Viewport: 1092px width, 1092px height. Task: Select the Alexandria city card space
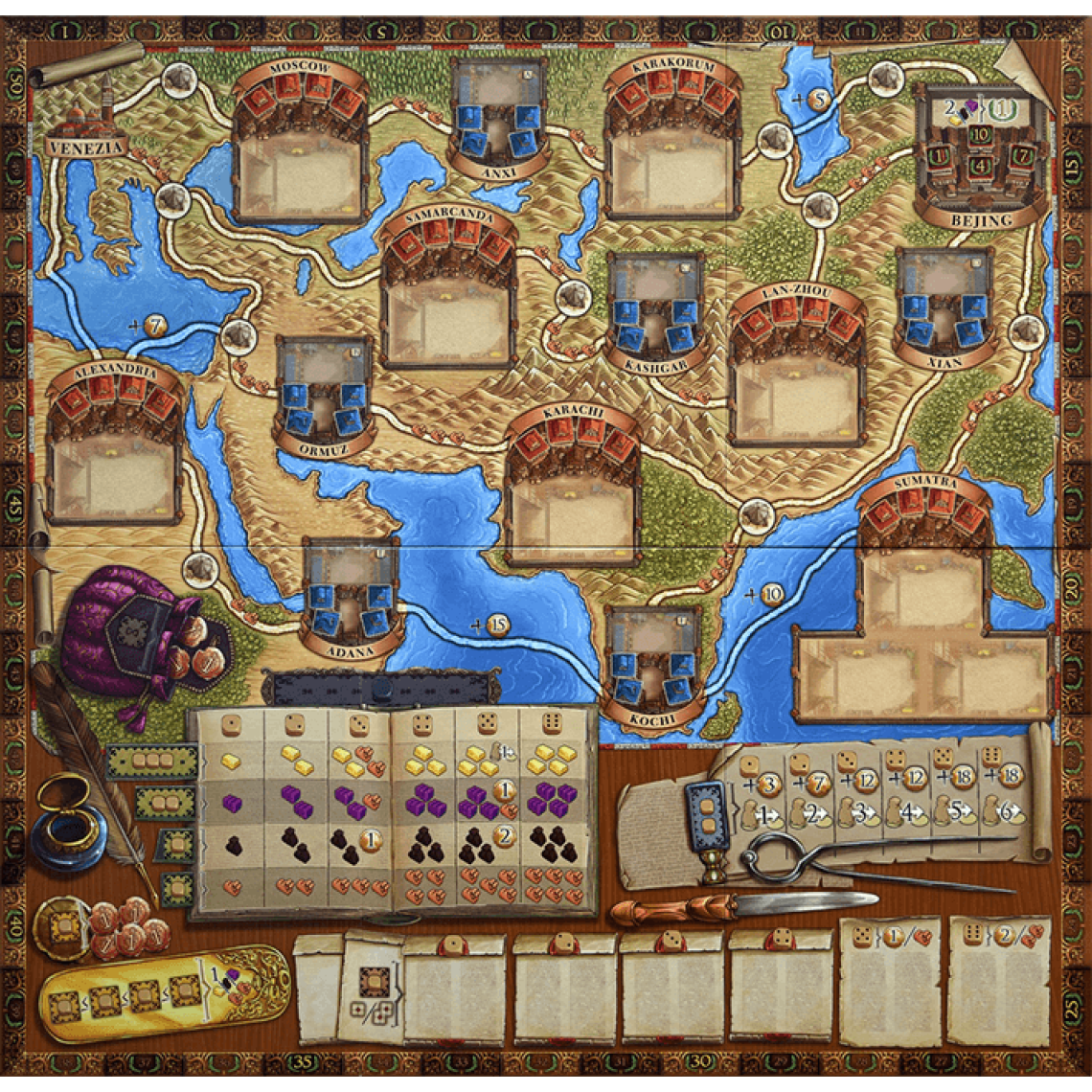[114, 473]
